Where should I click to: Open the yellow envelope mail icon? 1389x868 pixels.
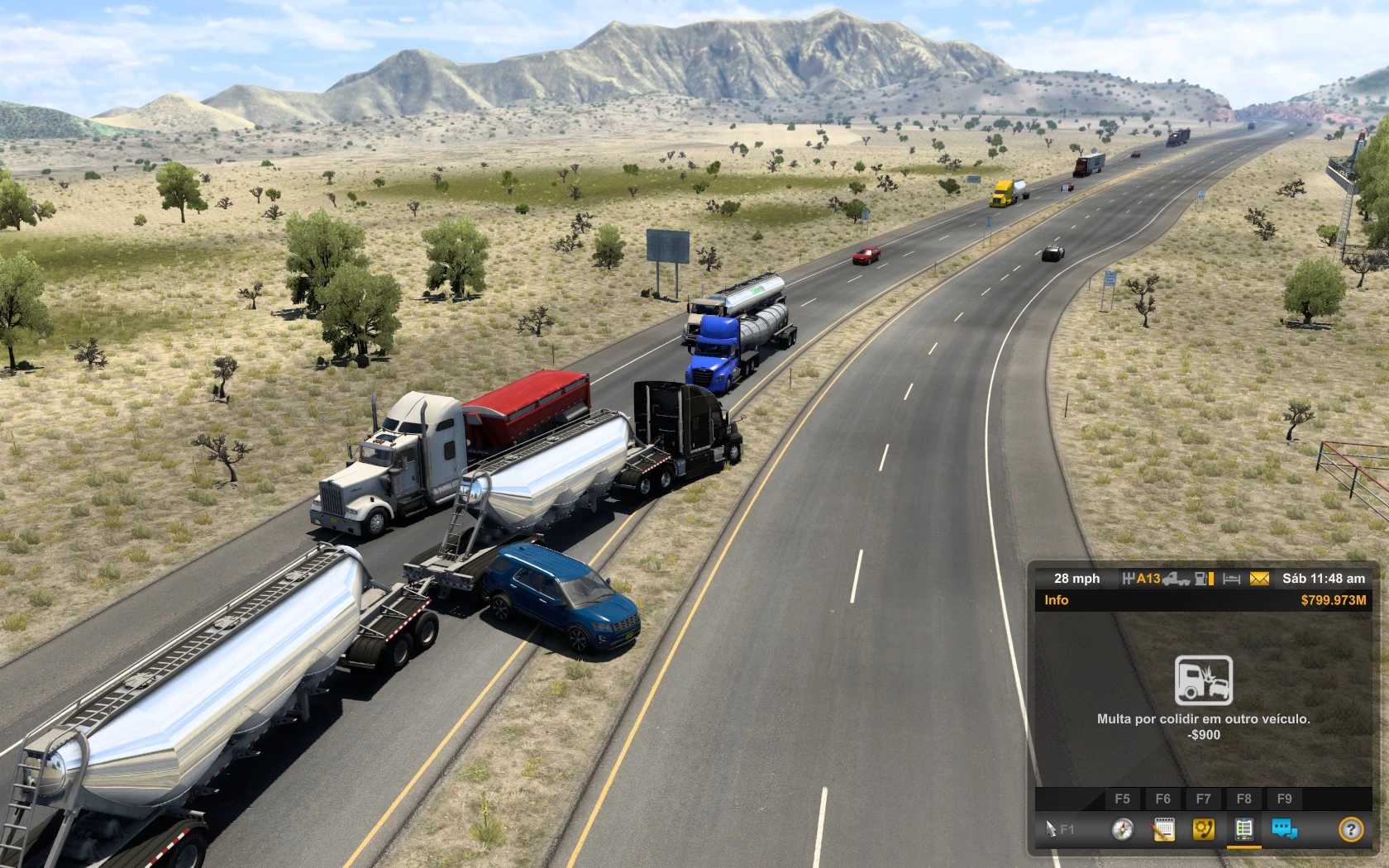coord(1259,579)
